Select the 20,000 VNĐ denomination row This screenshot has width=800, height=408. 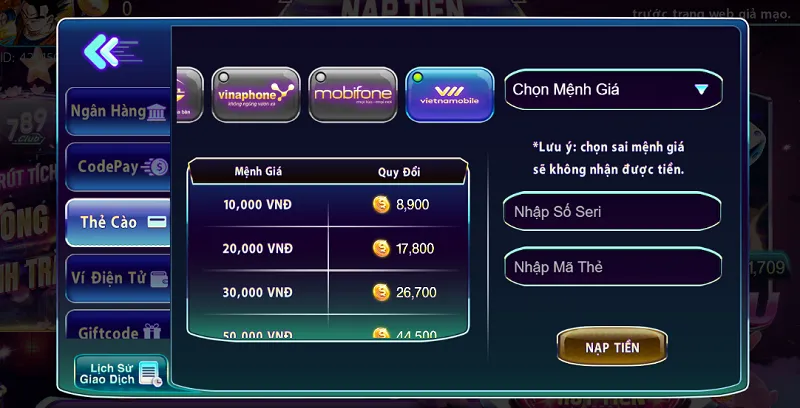(328, 249)
